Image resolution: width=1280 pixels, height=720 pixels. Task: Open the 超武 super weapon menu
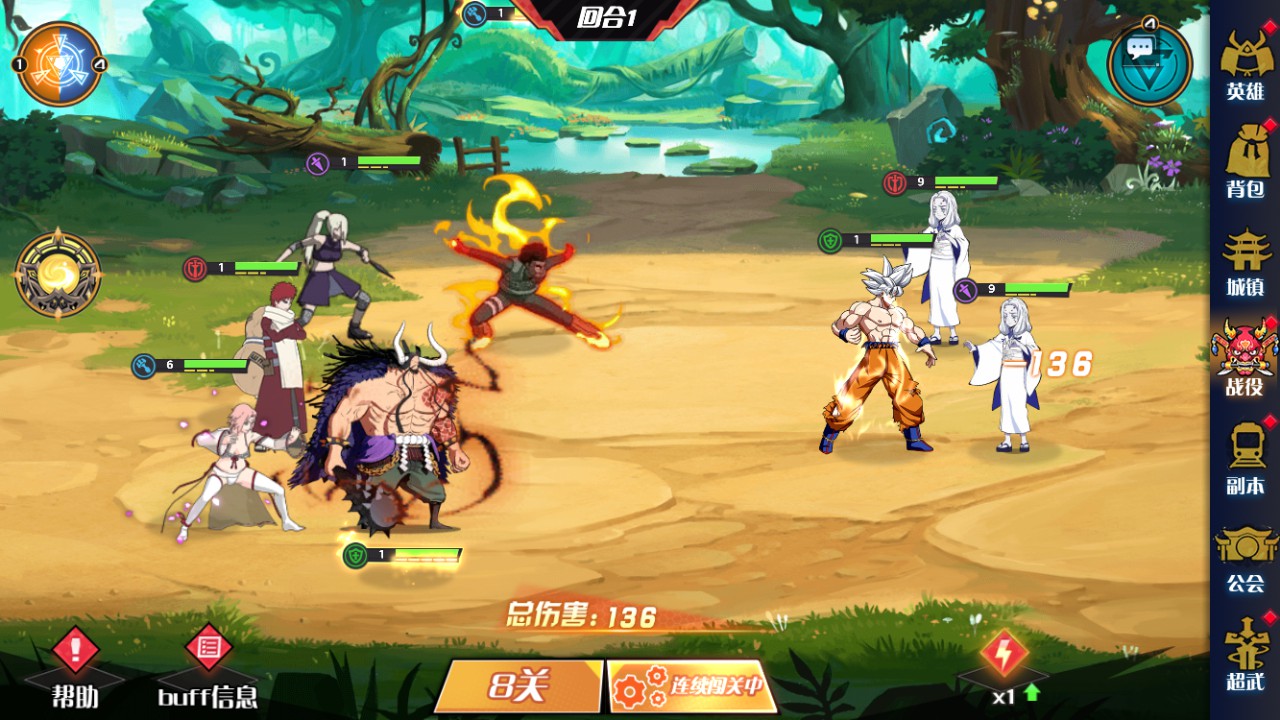point(1245,654)
